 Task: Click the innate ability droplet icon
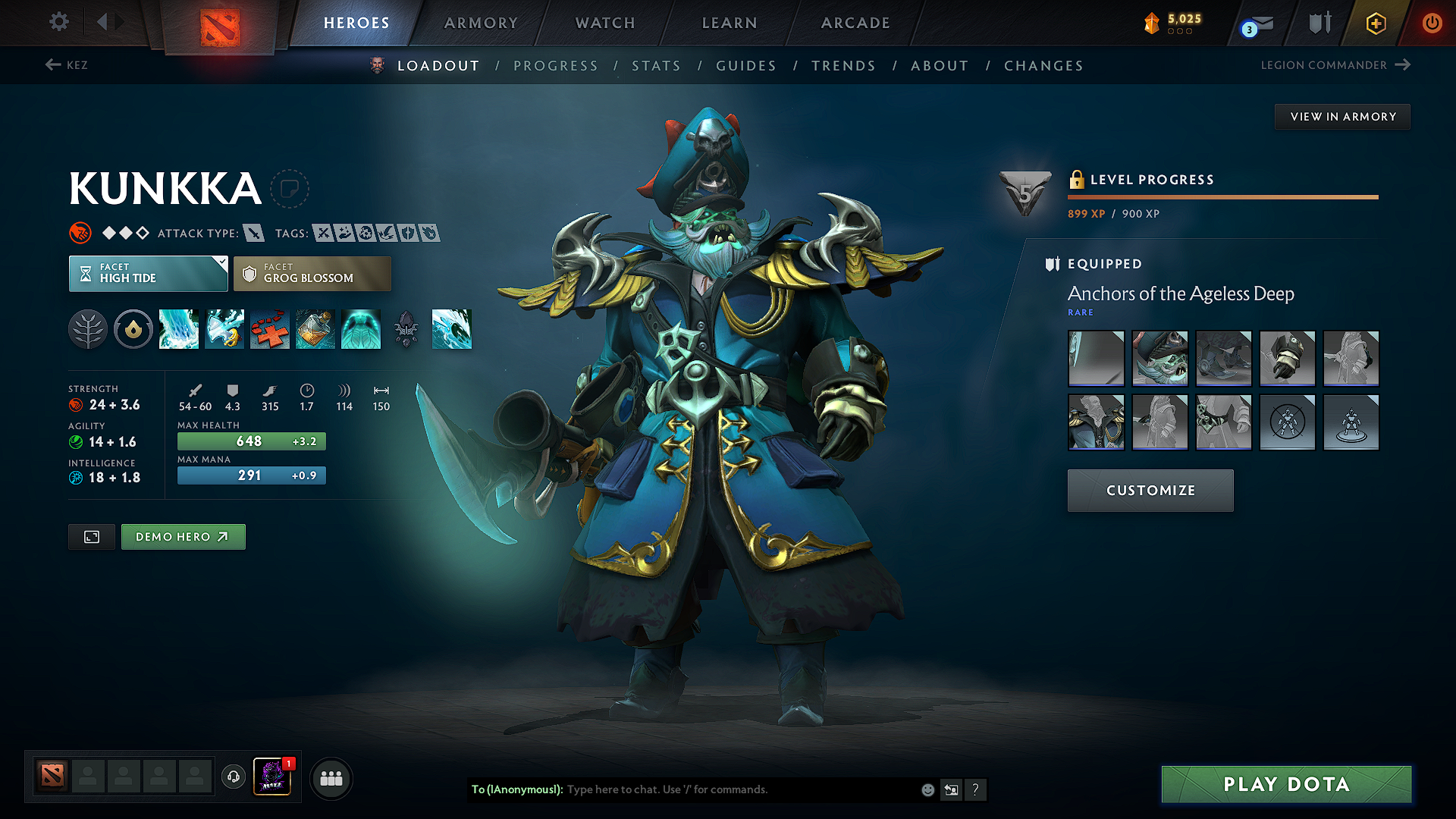(133, 329)
